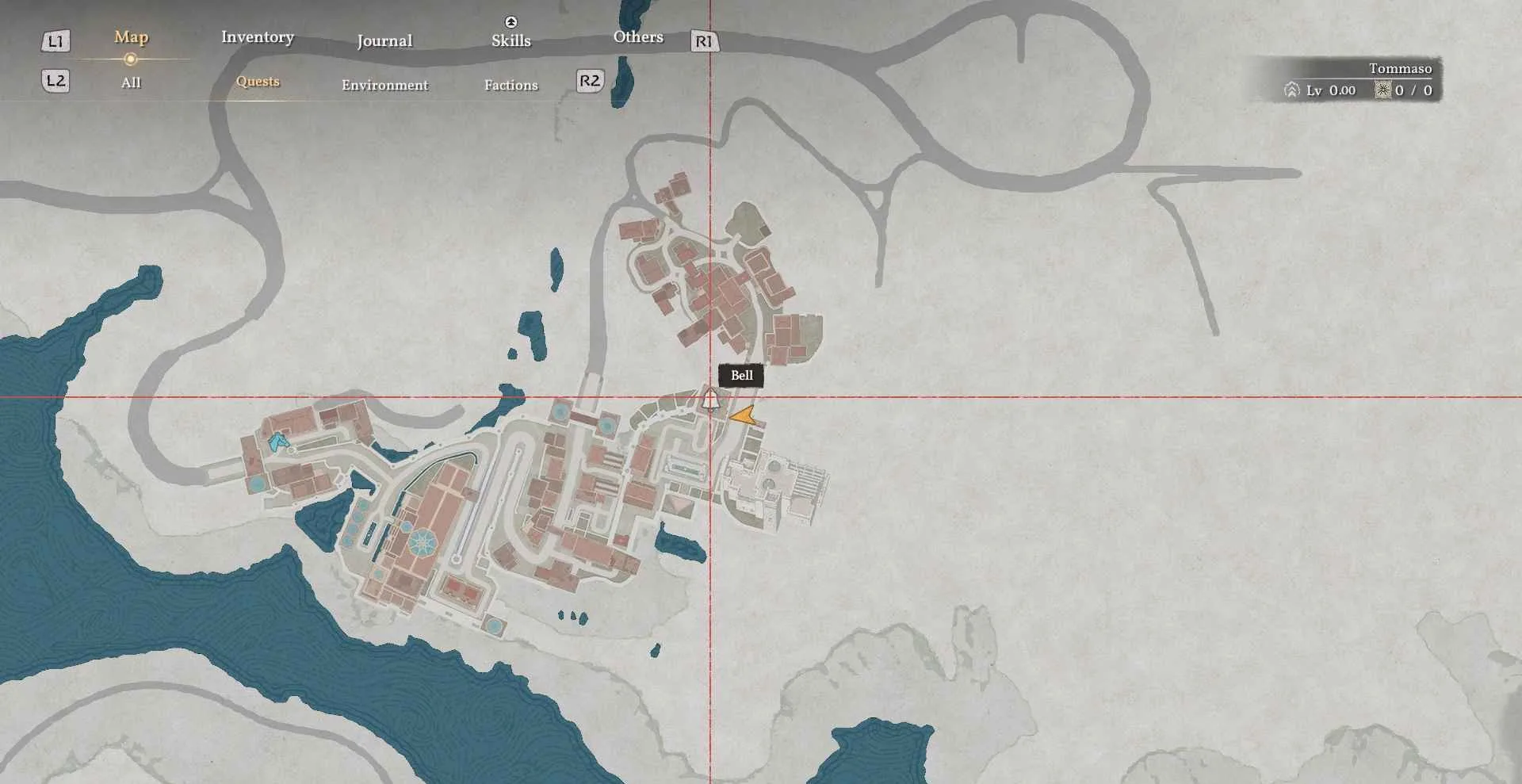
Task: Click the Lv 0.00 progress indicator
Action: (1329, 90)
